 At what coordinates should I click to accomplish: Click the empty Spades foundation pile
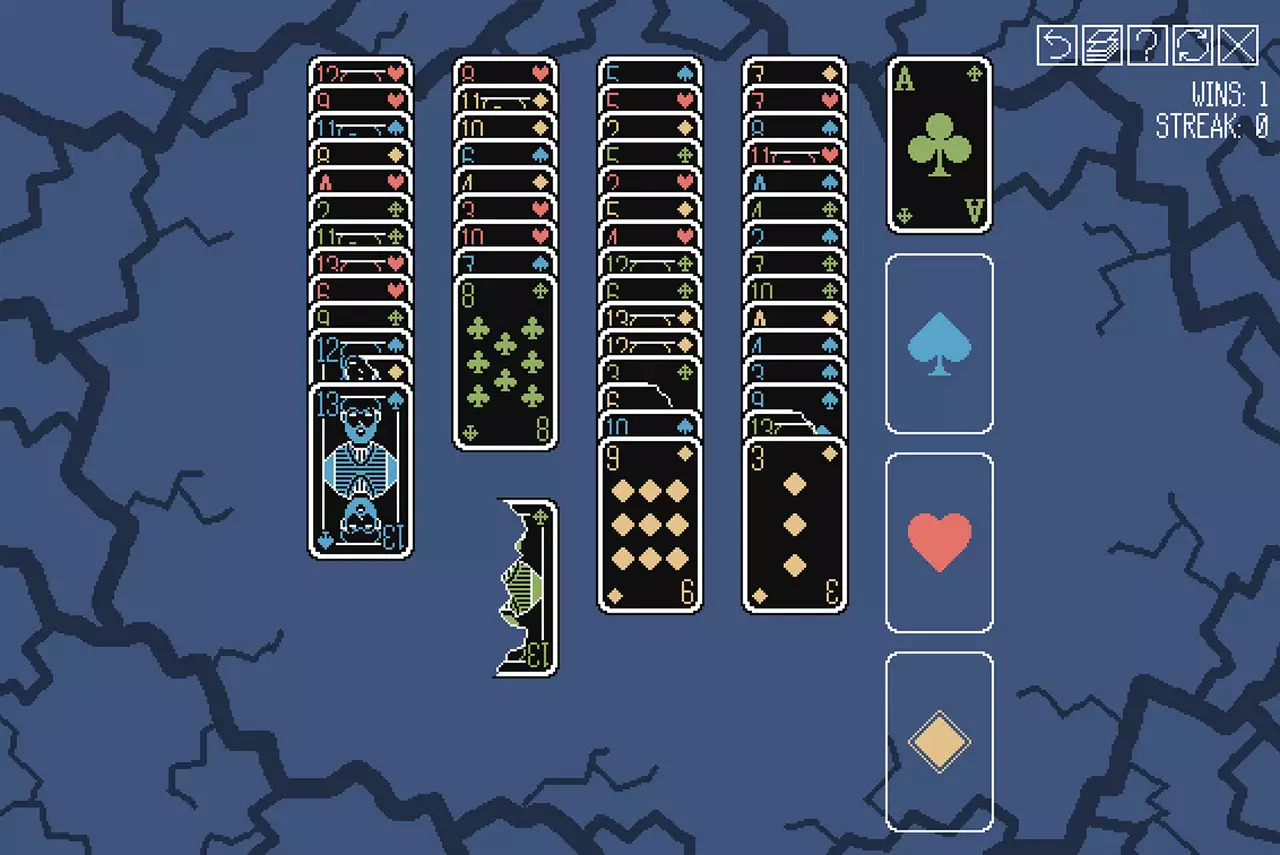click(x=939, y=343)
